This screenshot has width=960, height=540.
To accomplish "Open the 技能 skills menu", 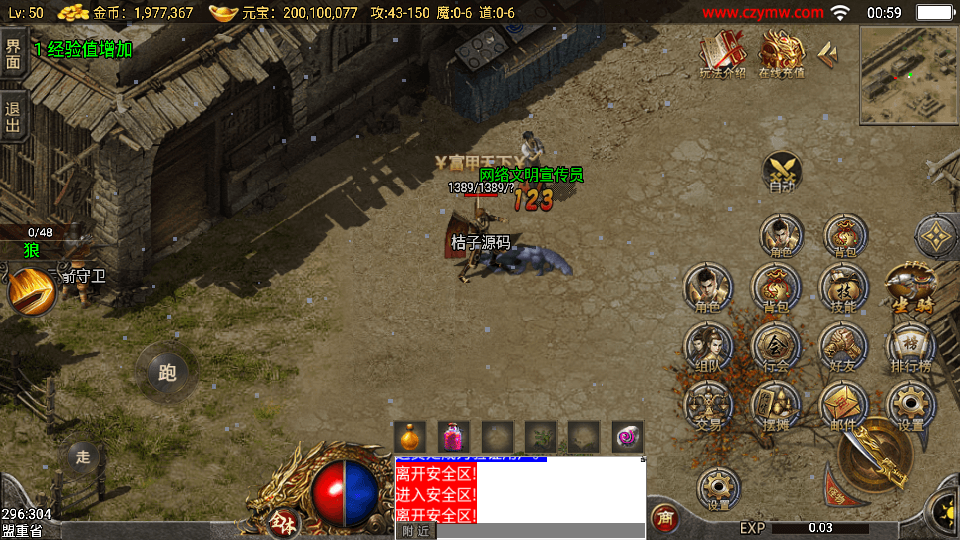I will [x=843, y=288].
